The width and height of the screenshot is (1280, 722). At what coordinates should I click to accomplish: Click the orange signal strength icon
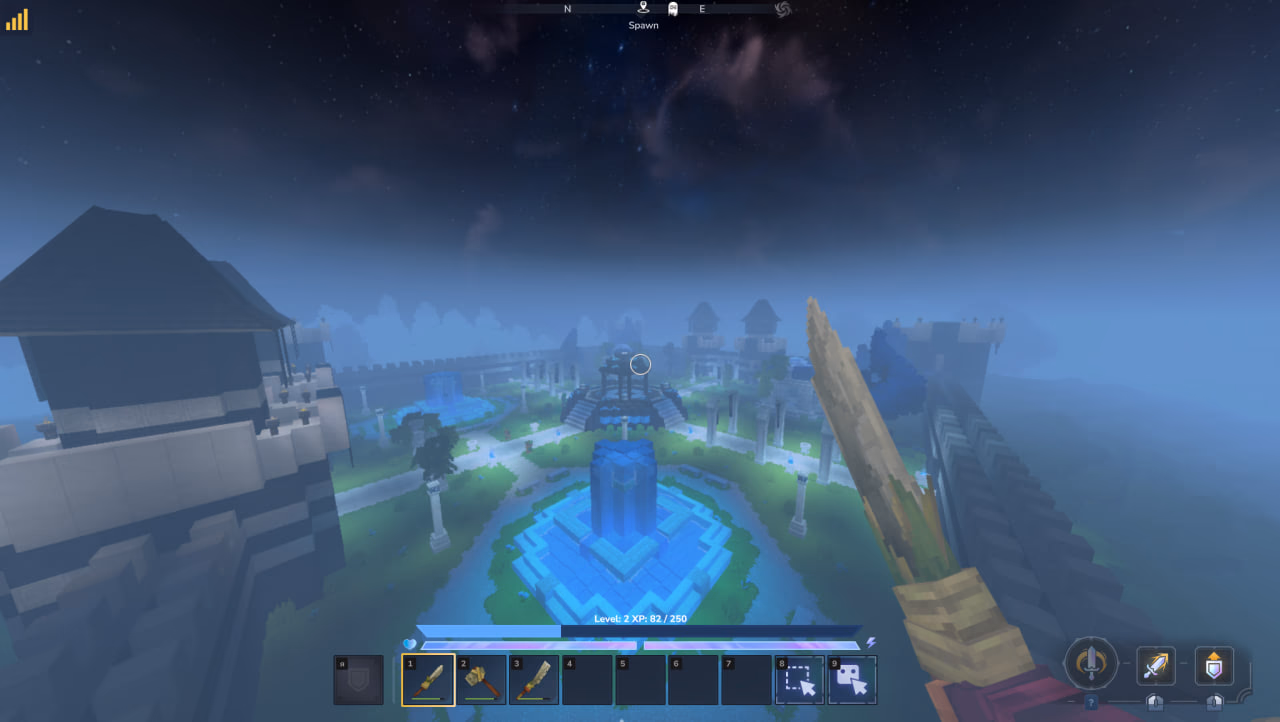(x=17, y=20)
